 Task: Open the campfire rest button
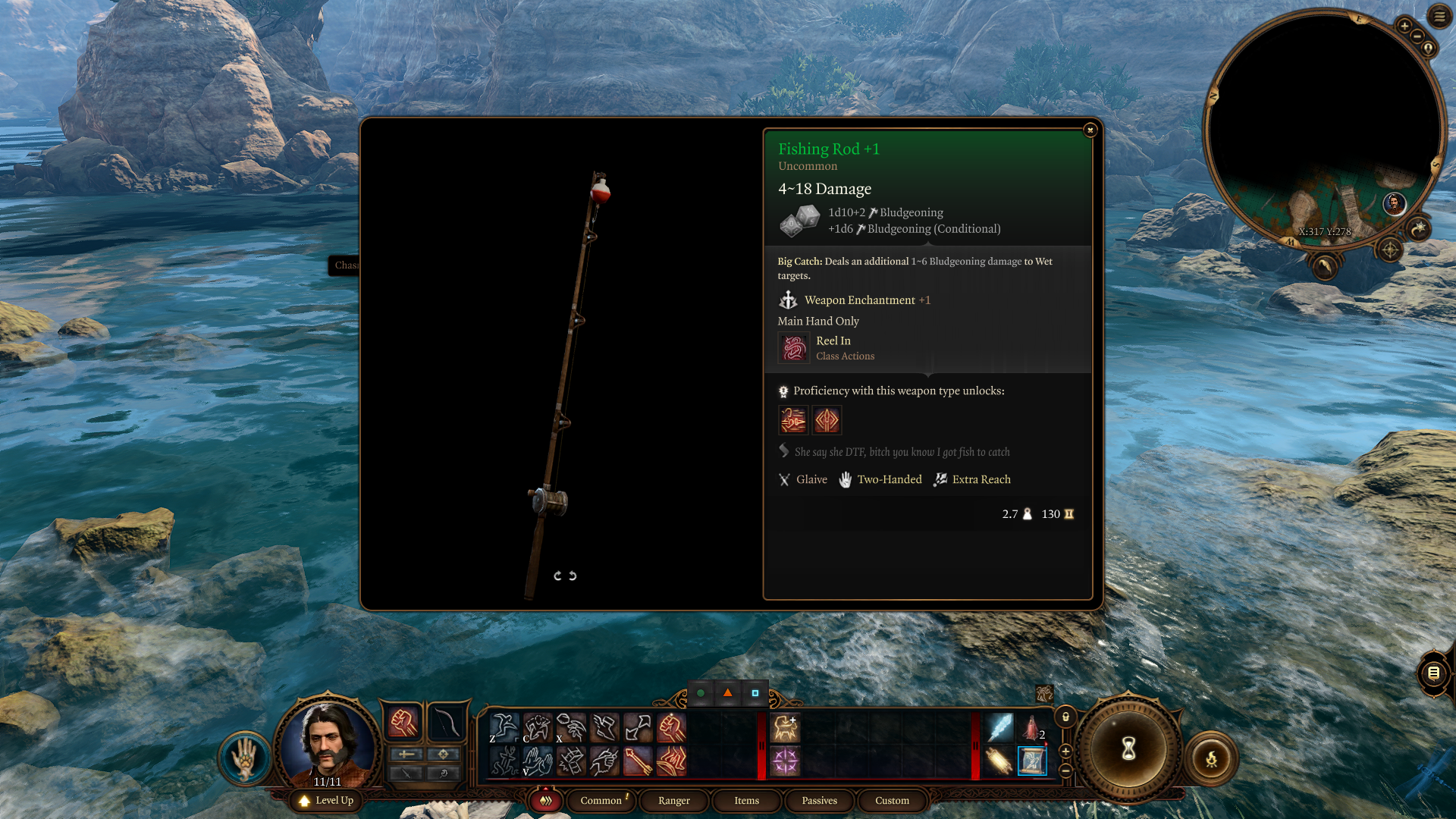click(1211, 758)
